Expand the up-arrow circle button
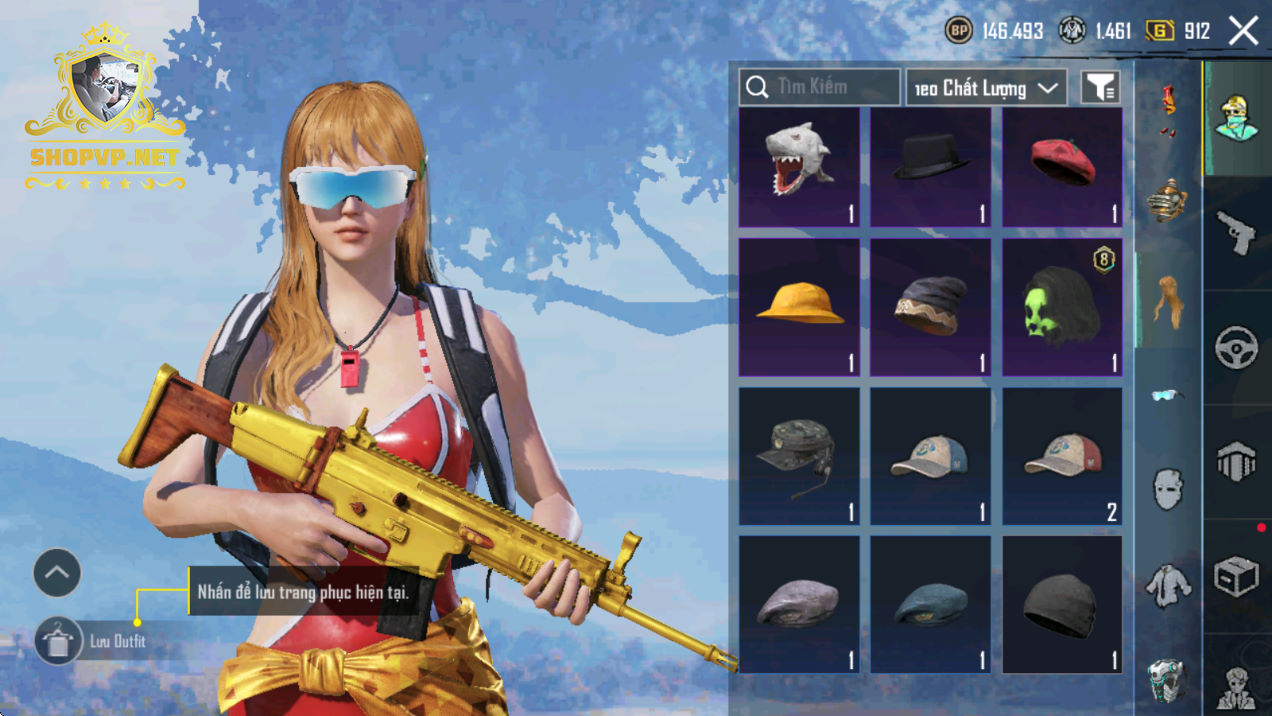This screenshot has height=716, width=1272. [x=57, y=573]
